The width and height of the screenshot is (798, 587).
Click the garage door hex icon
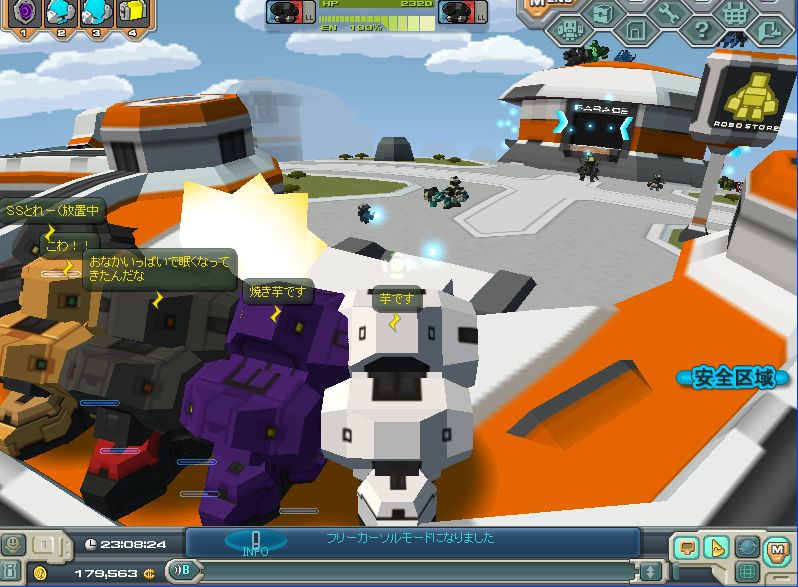coord(635,30)
